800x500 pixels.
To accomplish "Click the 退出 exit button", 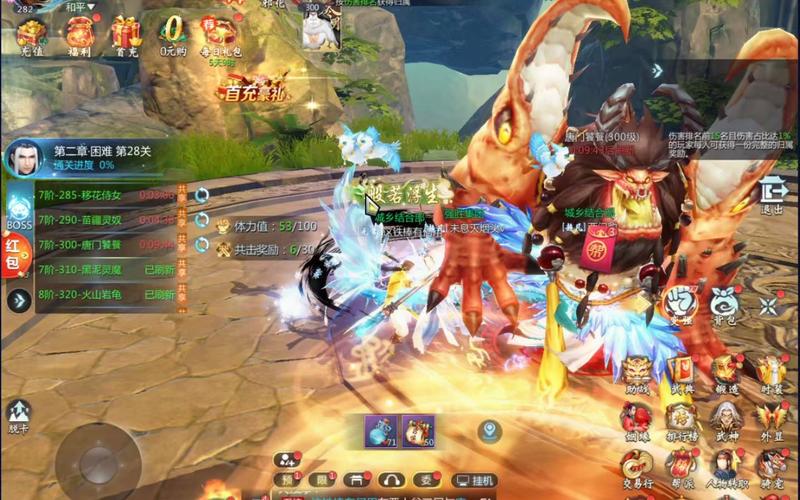I will point(771,193).
